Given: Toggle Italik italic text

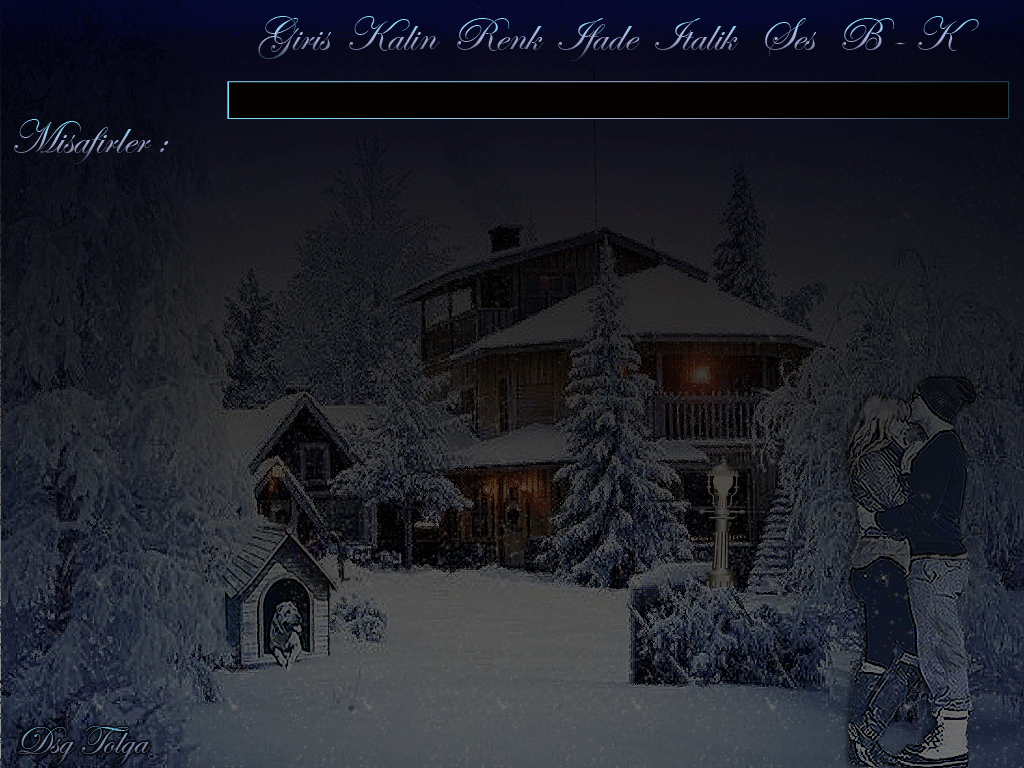Looking at the screenshot, I should [x=696, y=39].
